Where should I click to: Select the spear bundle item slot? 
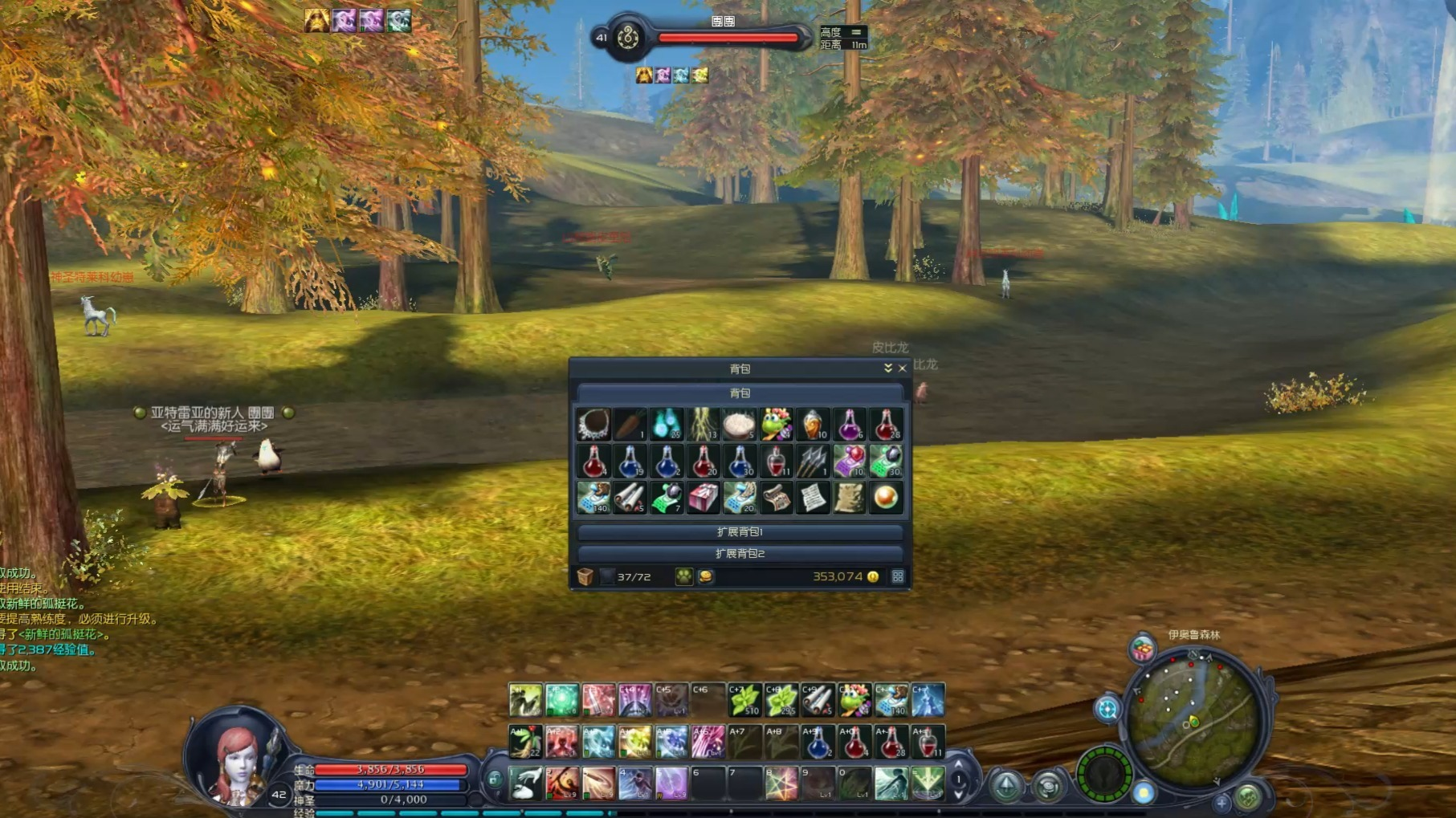click(x=813, y=462)
